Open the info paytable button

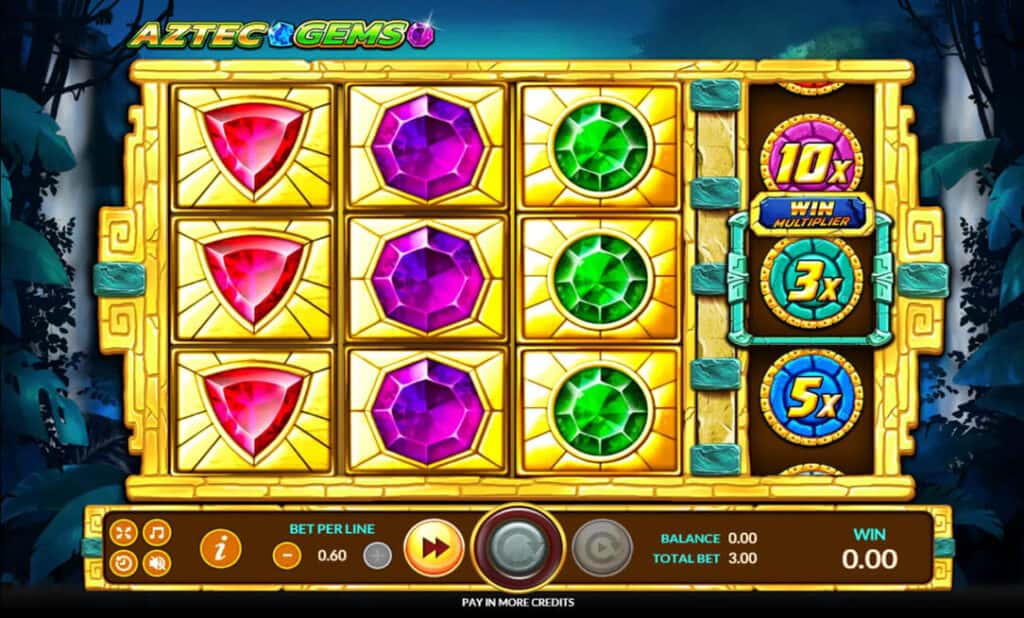pos(220,548)
